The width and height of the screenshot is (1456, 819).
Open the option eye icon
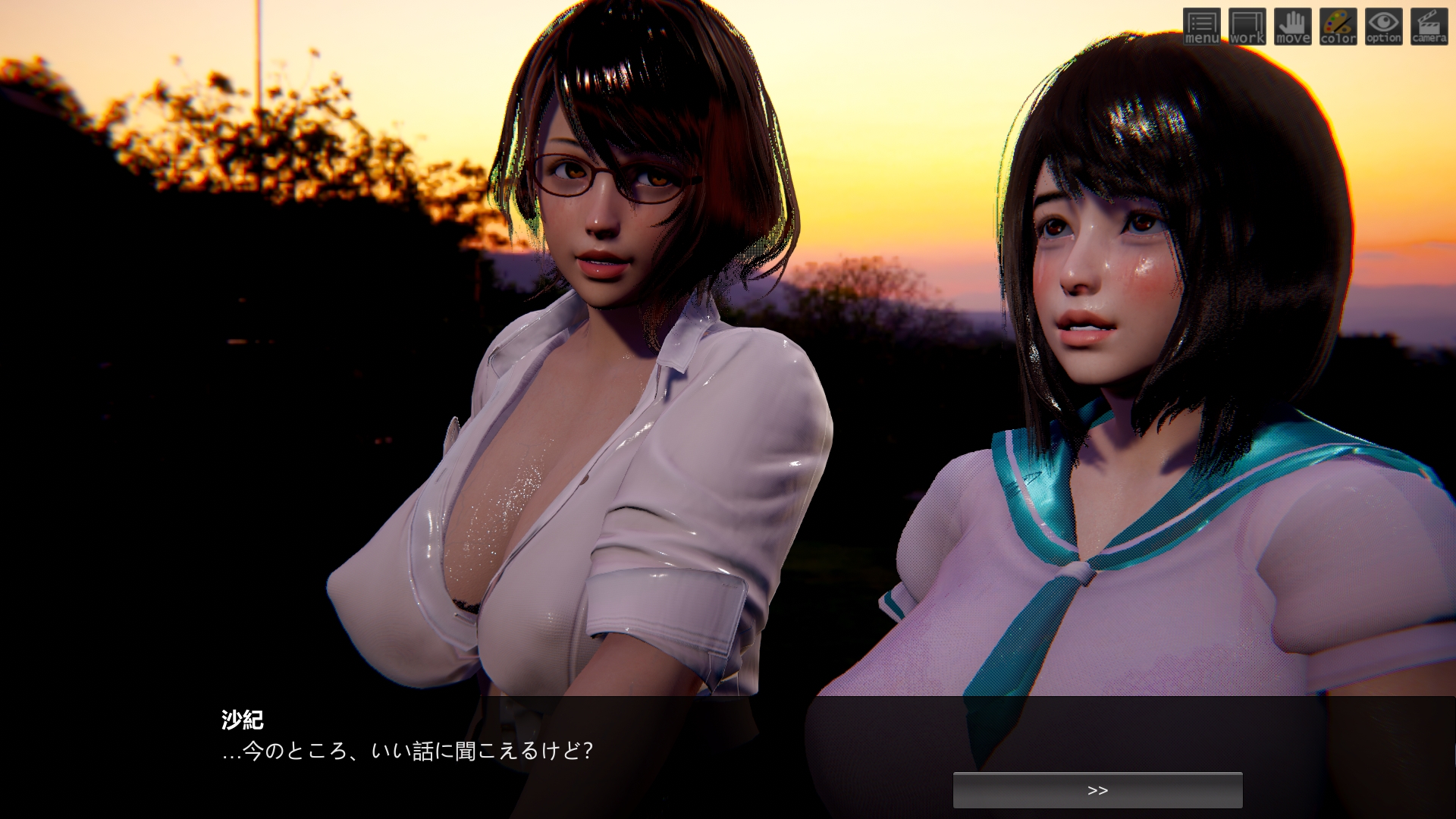(x=1384, y=27)
